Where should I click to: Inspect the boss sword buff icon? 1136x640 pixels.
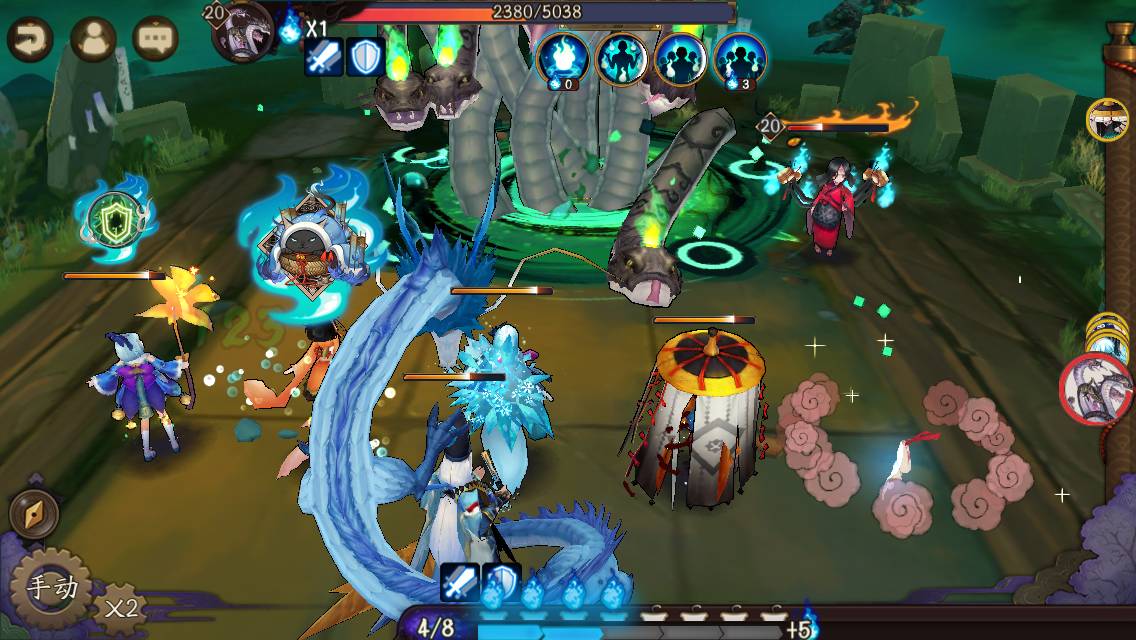point(324,57)
